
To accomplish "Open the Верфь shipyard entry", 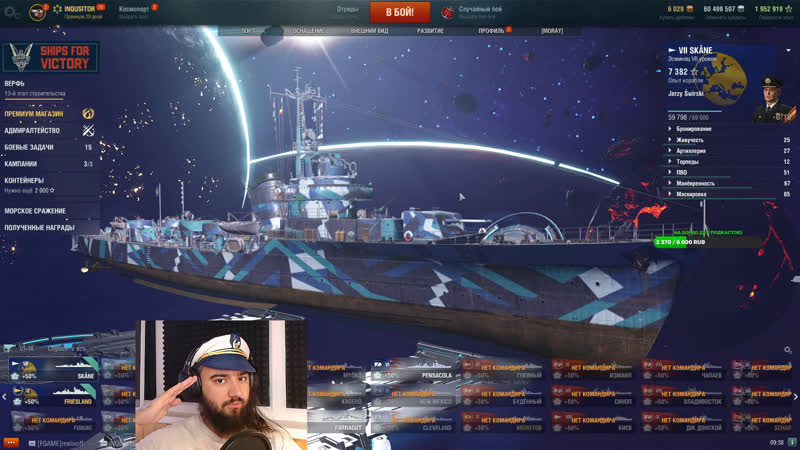I will pyautogui.click(x=15, y=84).
